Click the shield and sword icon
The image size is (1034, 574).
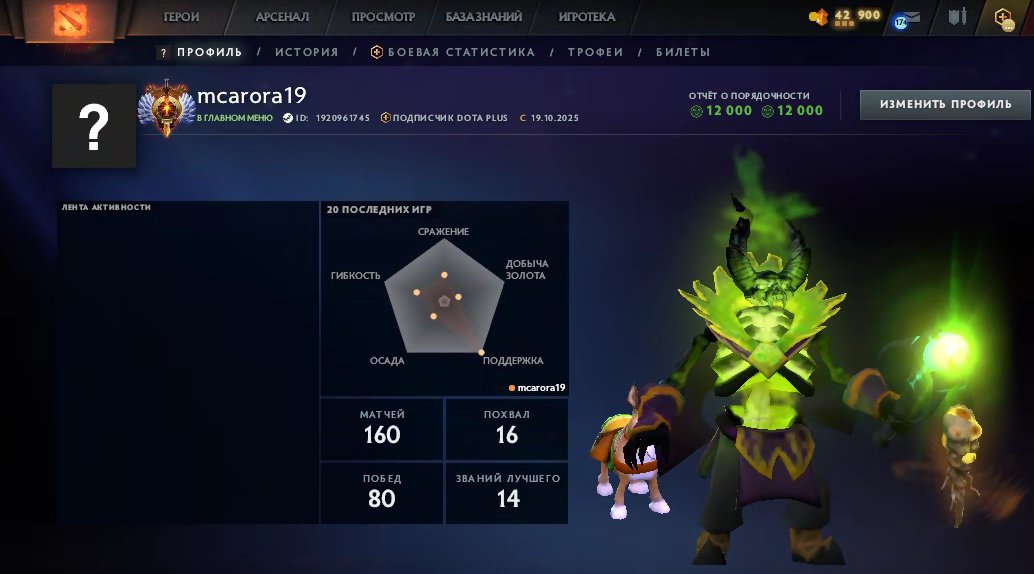[x=958, y=17]
